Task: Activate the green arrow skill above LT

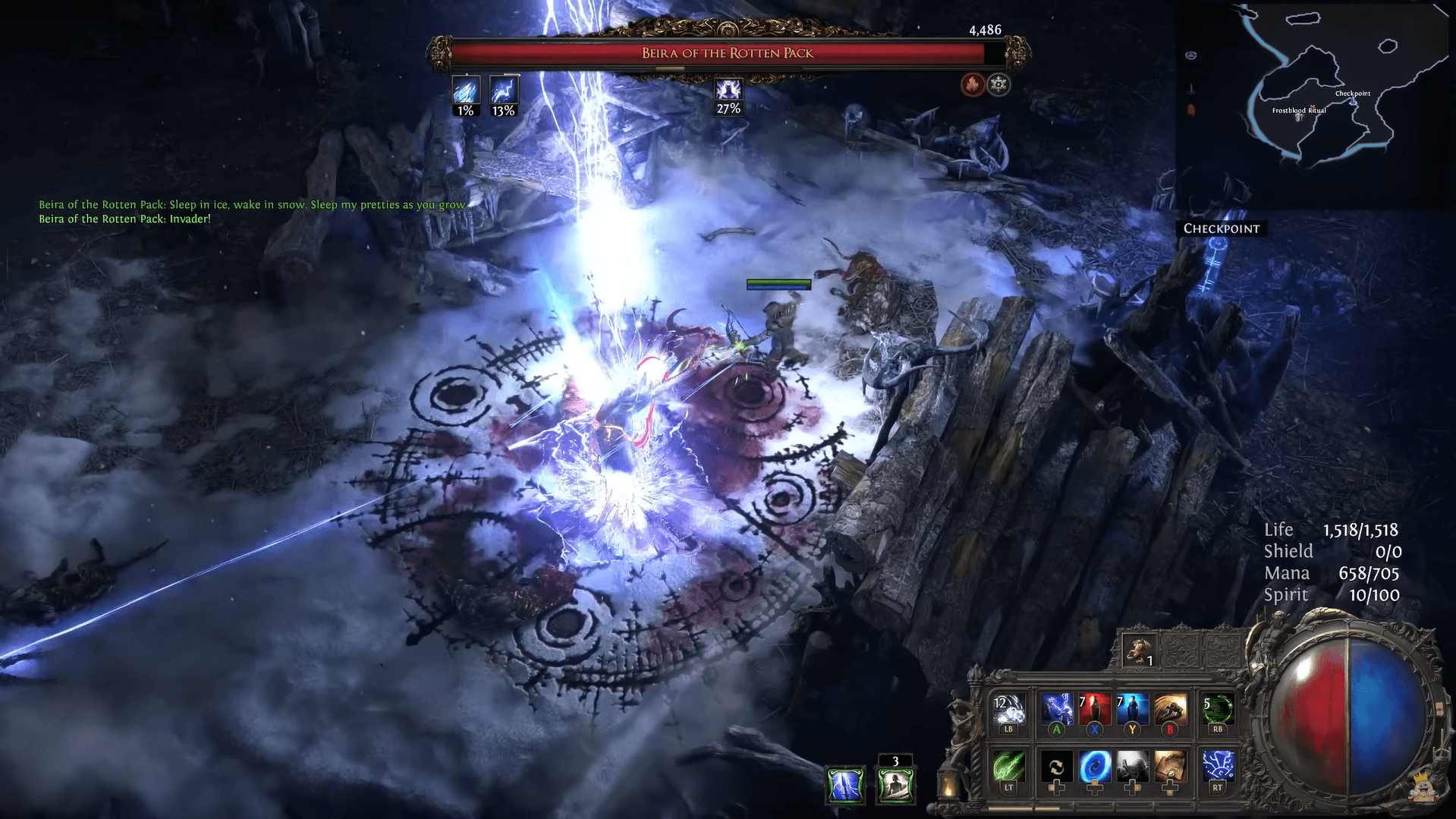Action: 1008,767
